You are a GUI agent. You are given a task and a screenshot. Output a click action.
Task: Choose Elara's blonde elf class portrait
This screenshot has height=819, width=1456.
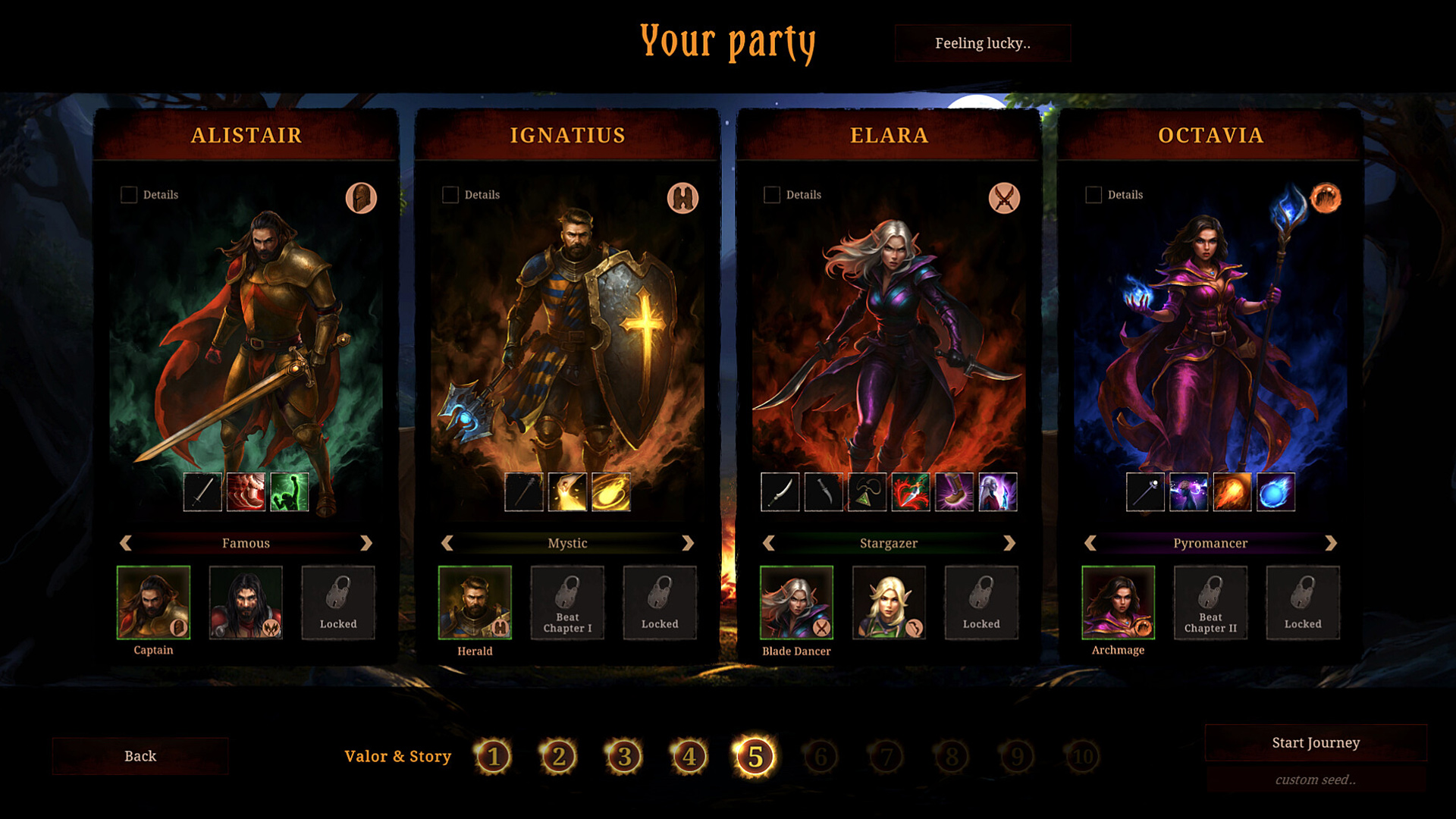point(889,602)
